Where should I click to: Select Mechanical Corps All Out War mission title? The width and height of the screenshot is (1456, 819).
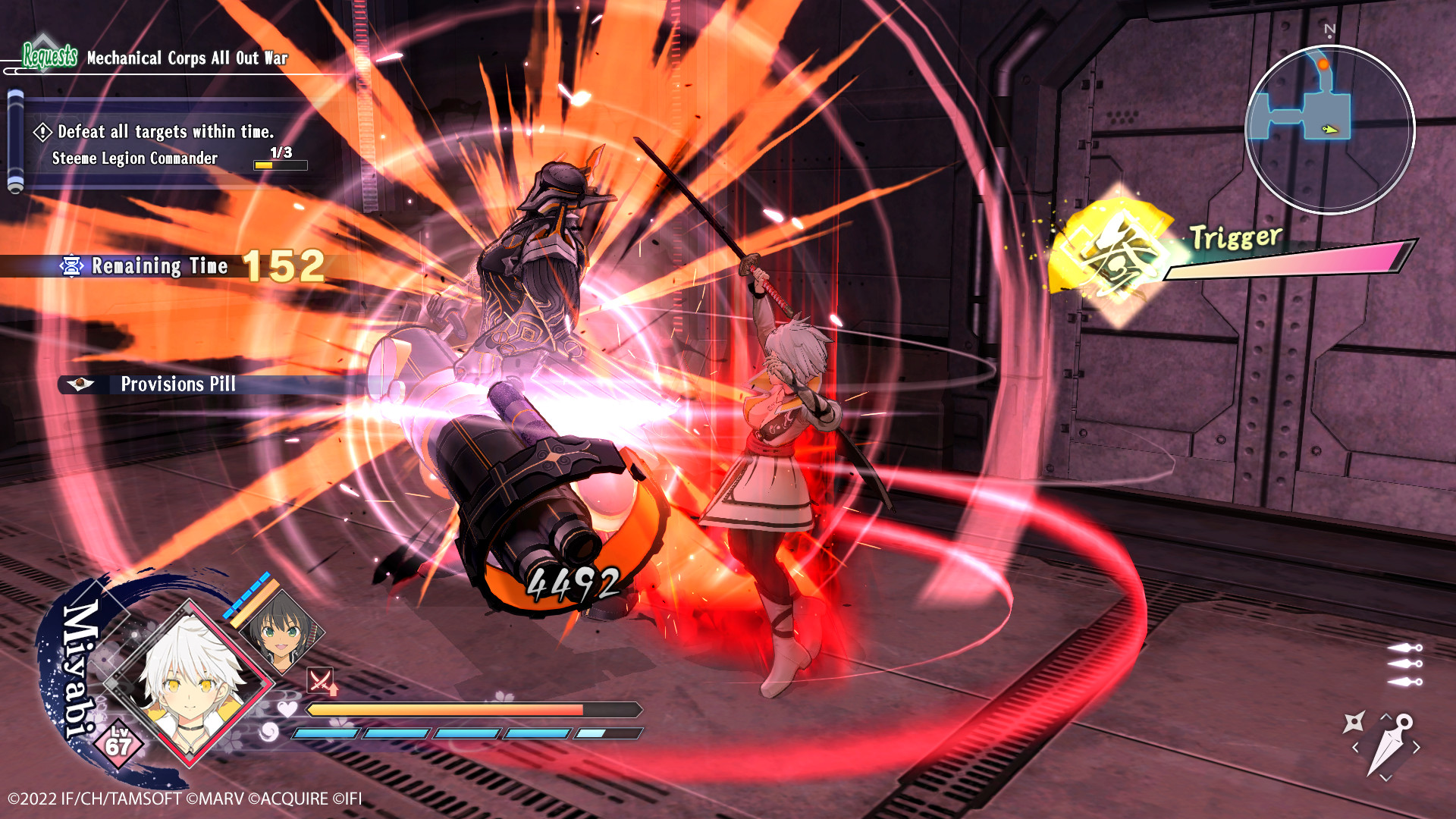point(186,58)
